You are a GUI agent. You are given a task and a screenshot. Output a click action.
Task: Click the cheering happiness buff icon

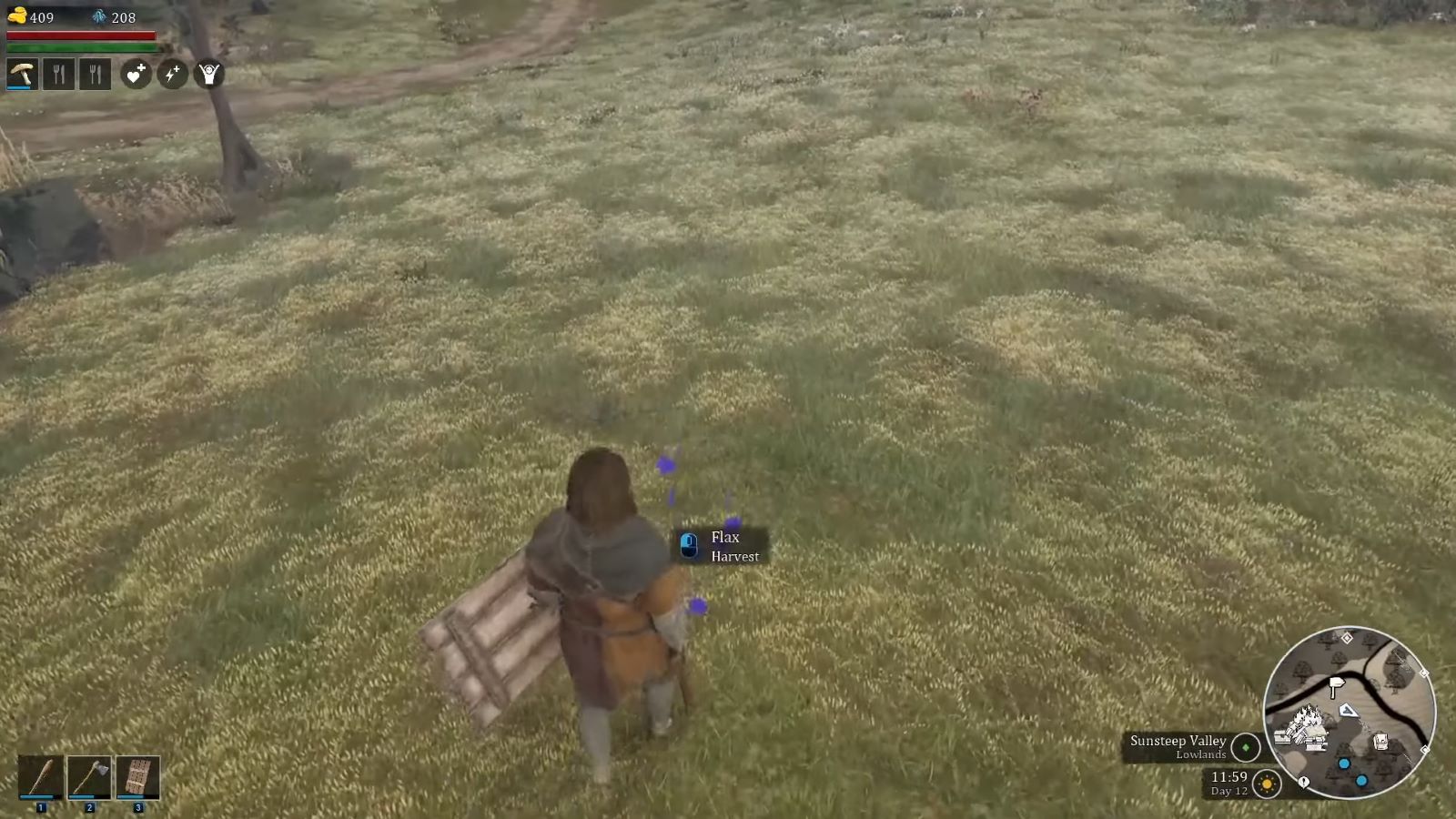click(208, 75)
